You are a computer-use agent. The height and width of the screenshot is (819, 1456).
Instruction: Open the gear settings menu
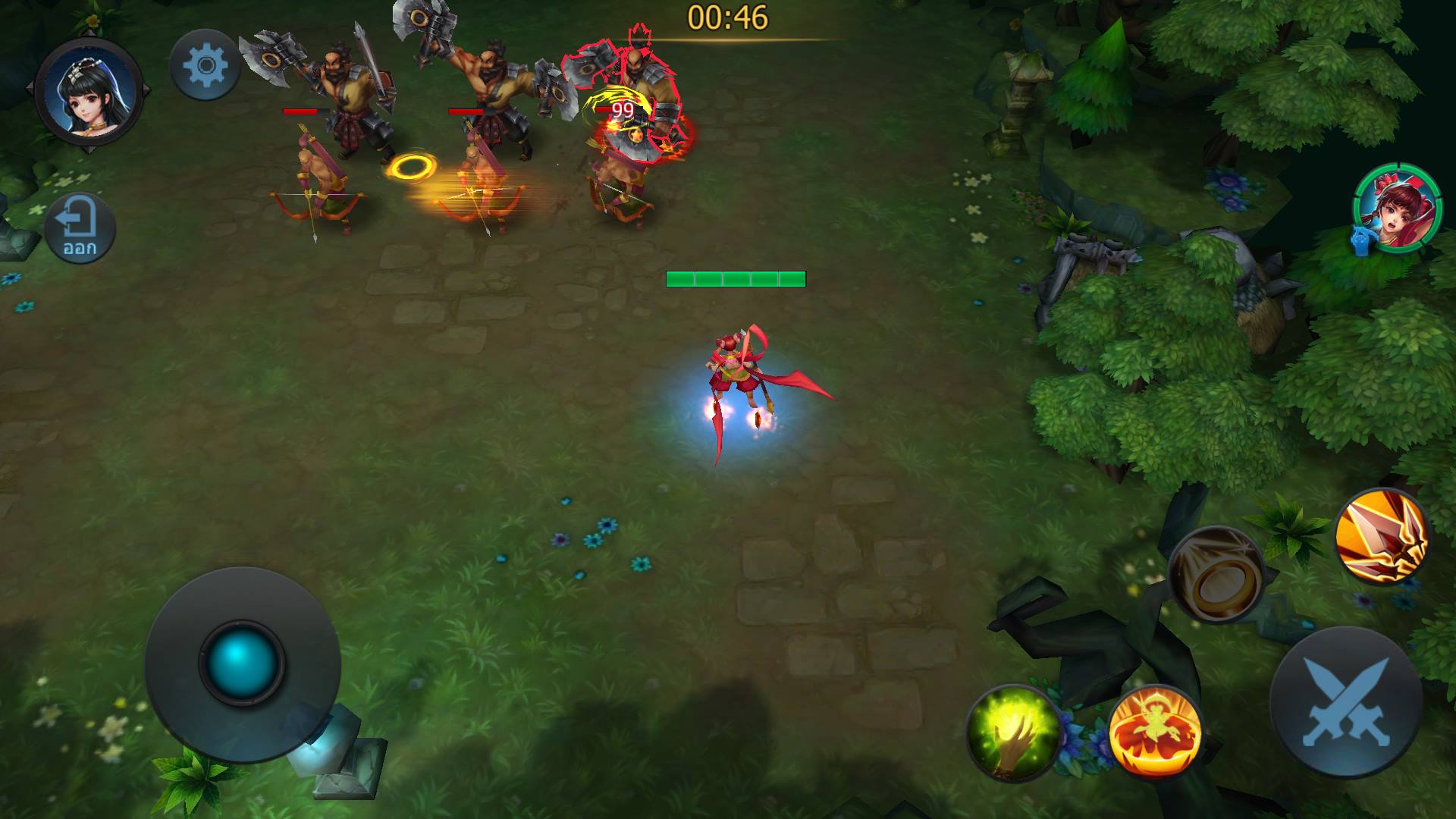click(x=205, y=65)
